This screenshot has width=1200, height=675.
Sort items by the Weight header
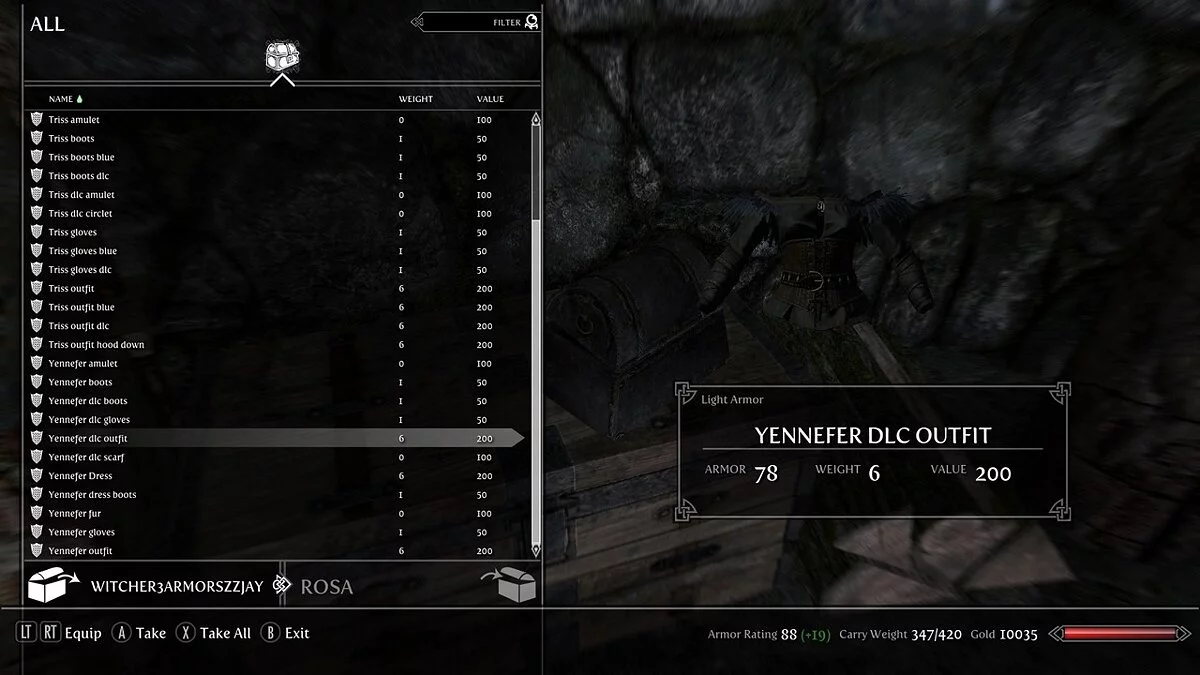[x=415, y=99]
